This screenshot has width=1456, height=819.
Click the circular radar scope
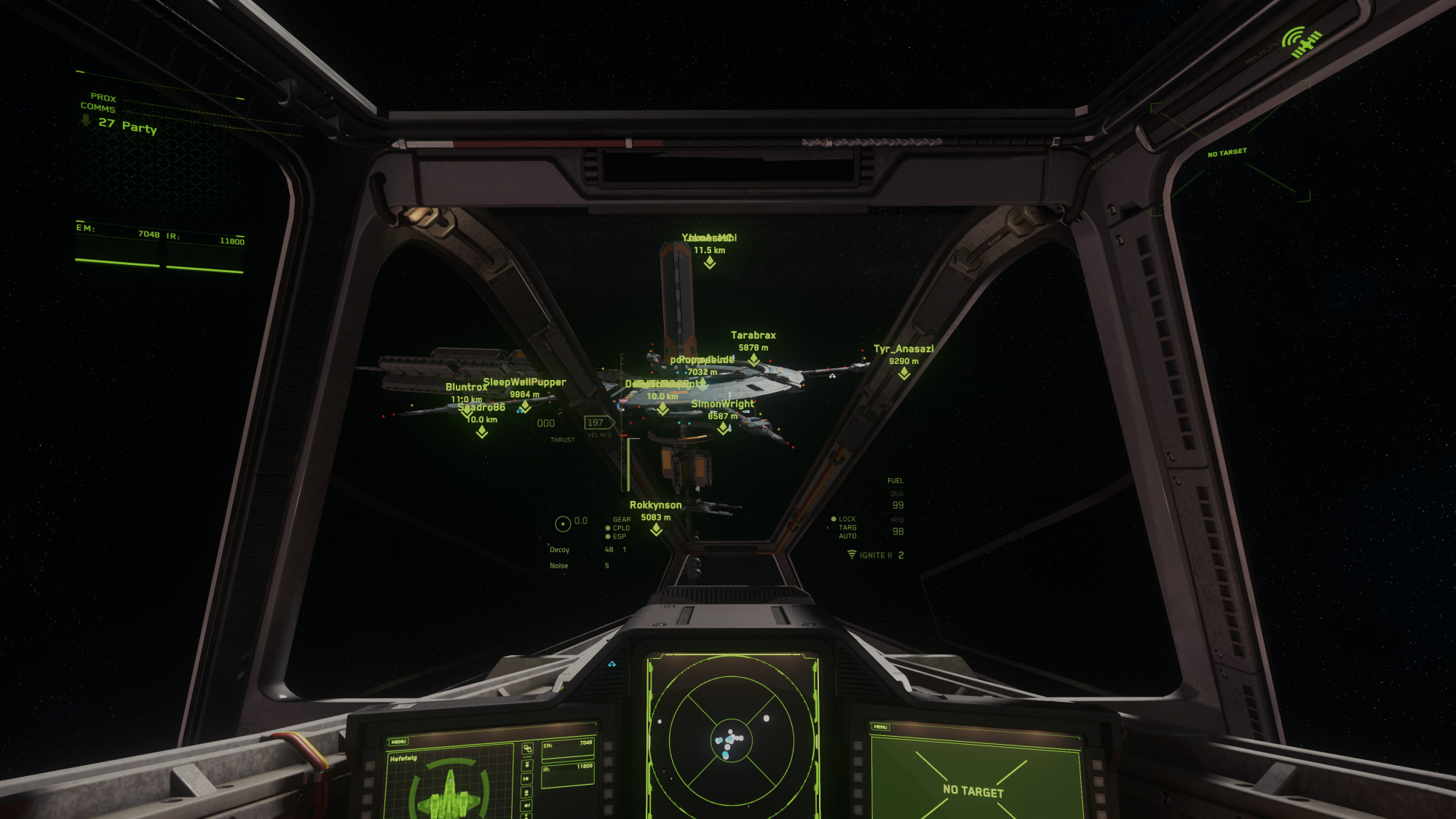[x=731, y=740]
